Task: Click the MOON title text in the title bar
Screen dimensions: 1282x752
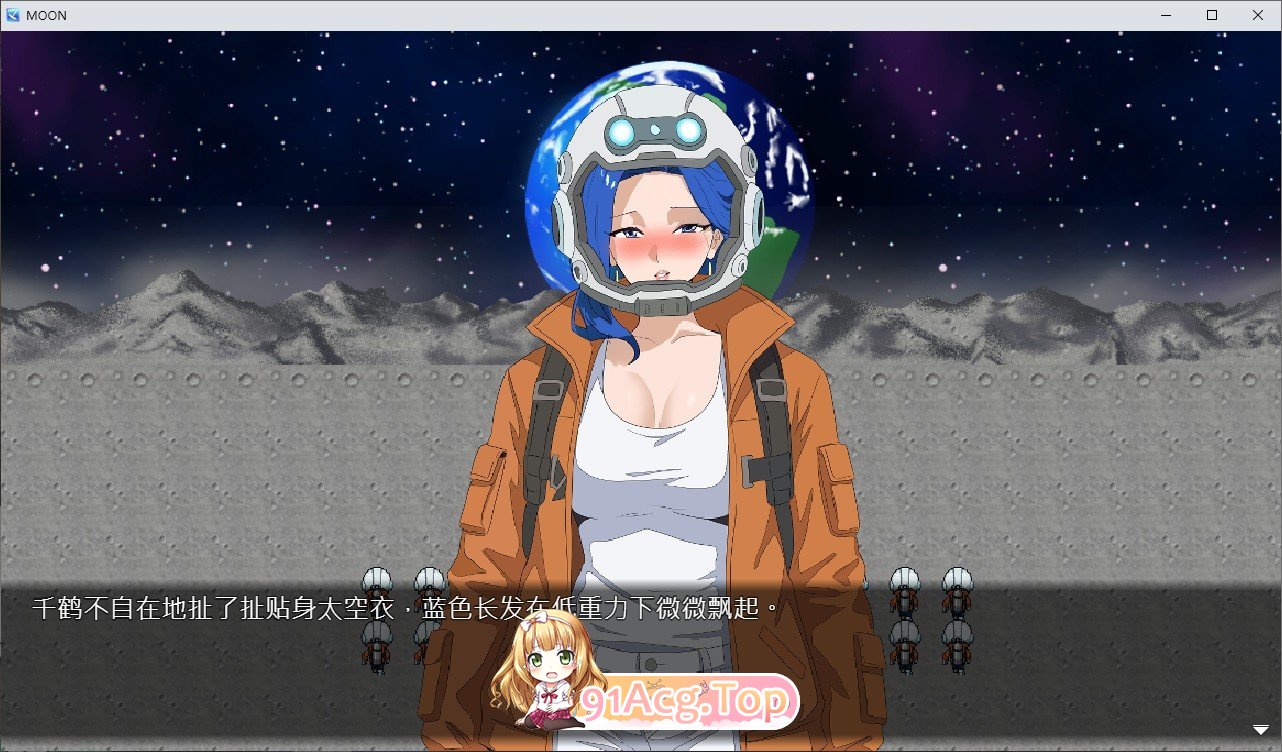Action: tap(47, 15)
